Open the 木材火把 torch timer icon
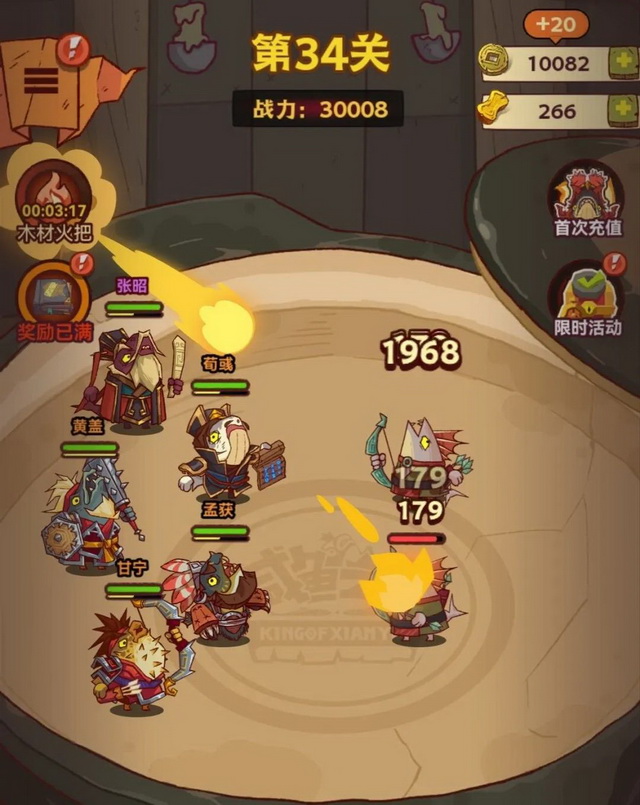The height and width of the screenshot is (805, 640). (x=53, y=191)
